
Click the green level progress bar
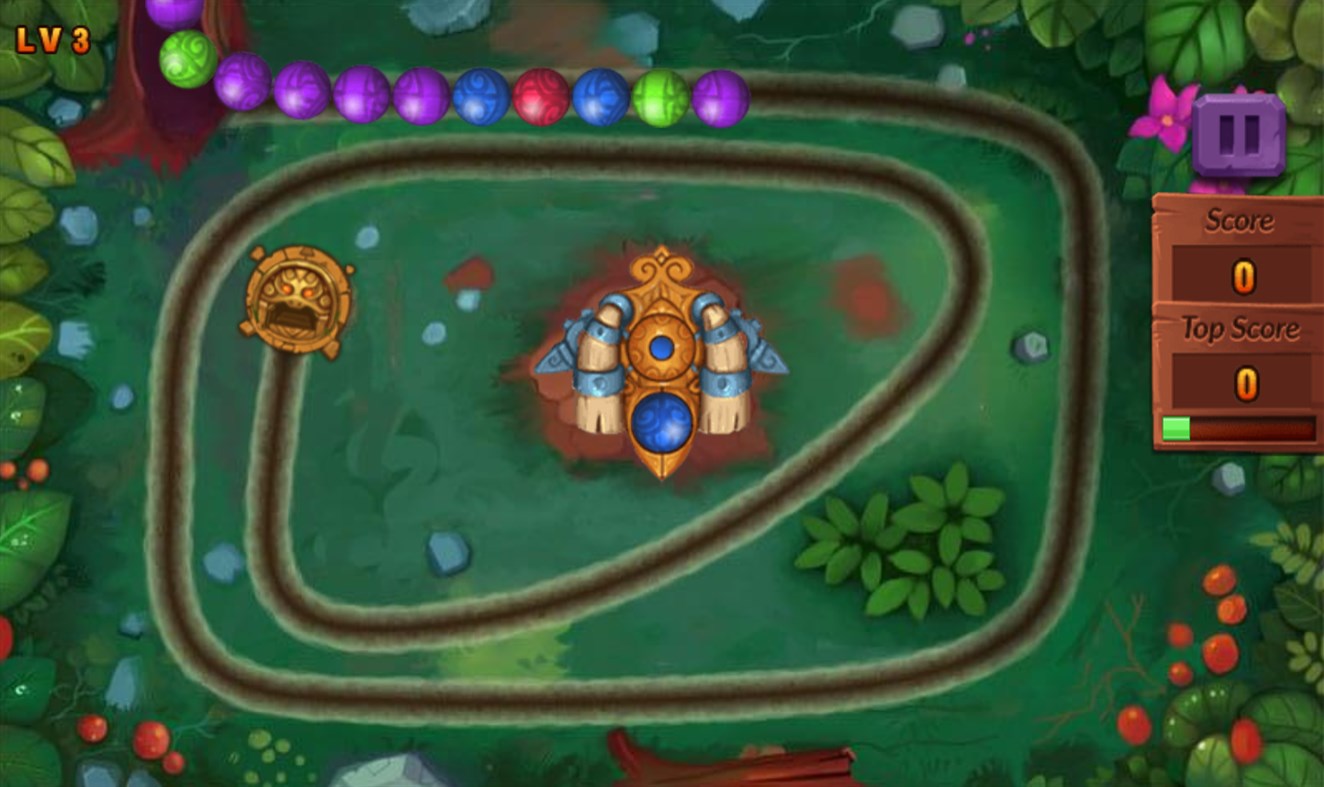pos(1175,428)
